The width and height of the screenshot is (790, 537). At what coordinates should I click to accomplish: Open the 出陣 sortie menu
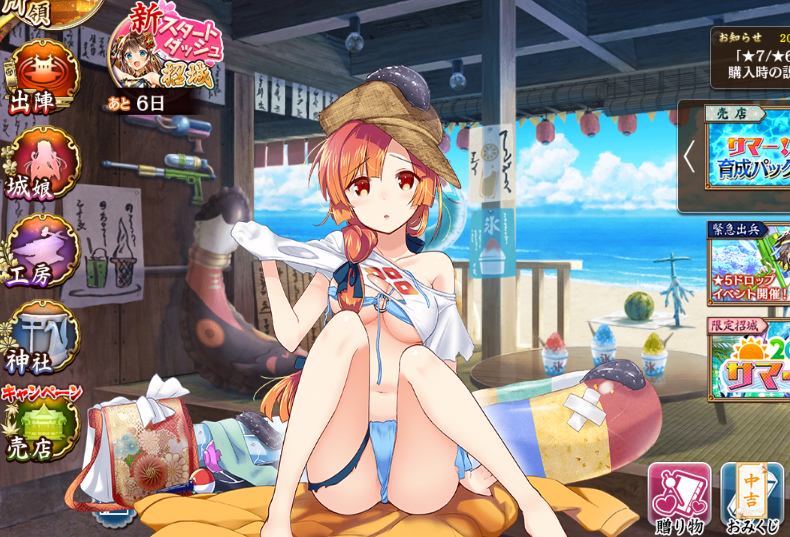44,77
